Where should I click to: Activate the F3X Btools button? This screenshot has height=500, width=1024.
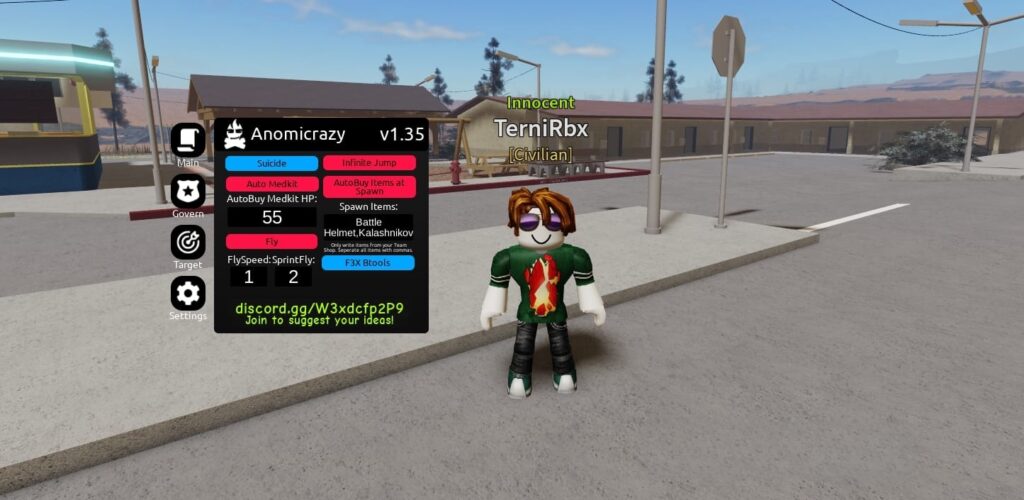(369, 263)
